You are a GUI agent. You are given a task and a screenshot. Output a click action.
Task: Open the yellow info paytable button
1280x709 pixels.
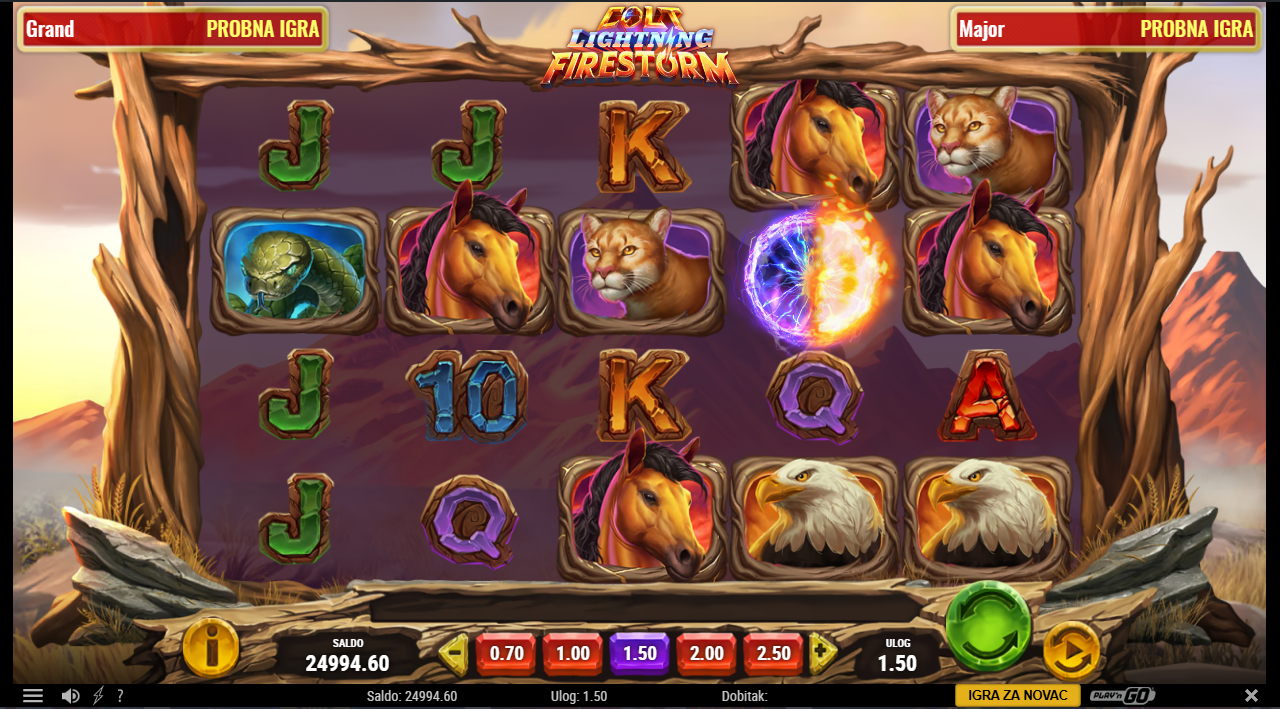click(211, 648)
